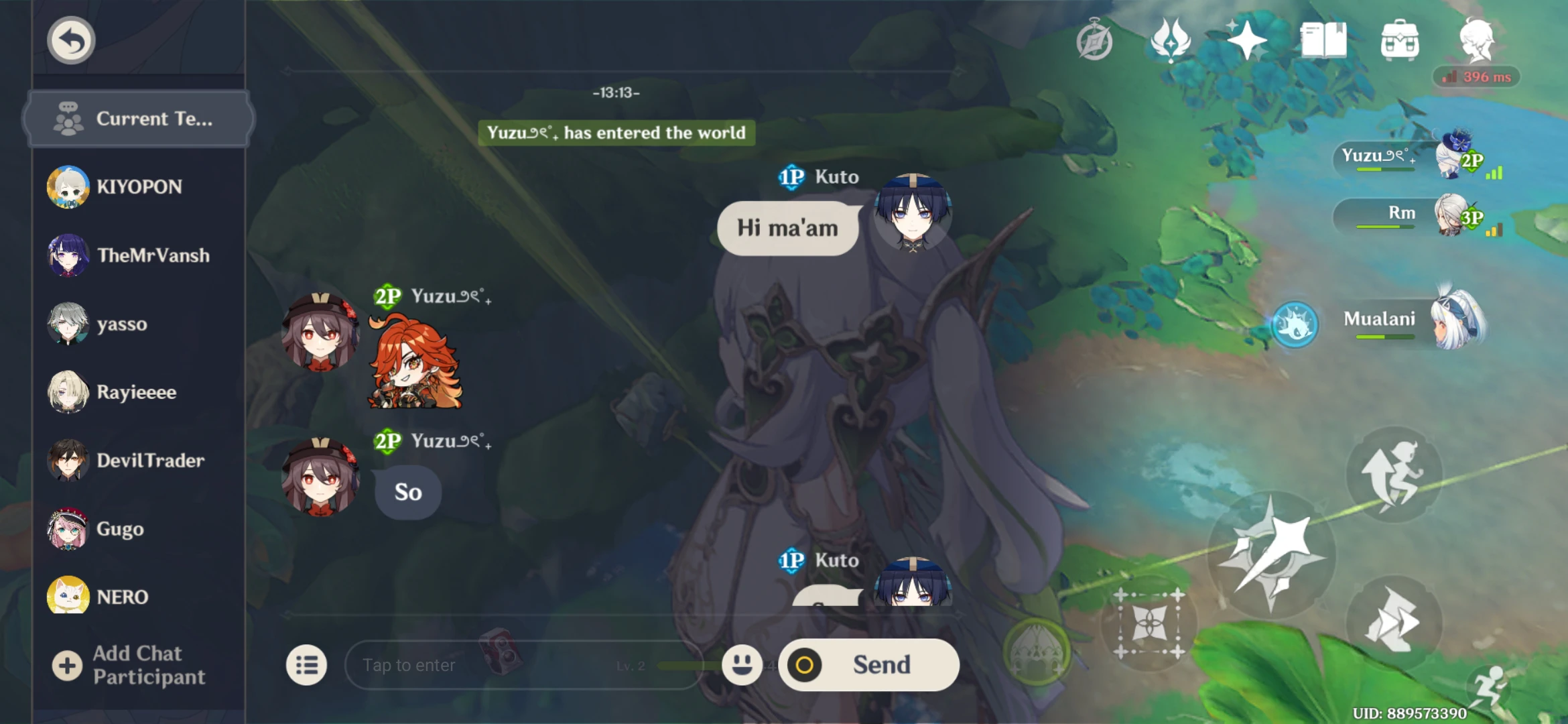Click KIYOPON's avatar in the chat list
Image resolution: width=1568 pixels, height=724 pixels.
pyautogui.click(x=69, y=186)
